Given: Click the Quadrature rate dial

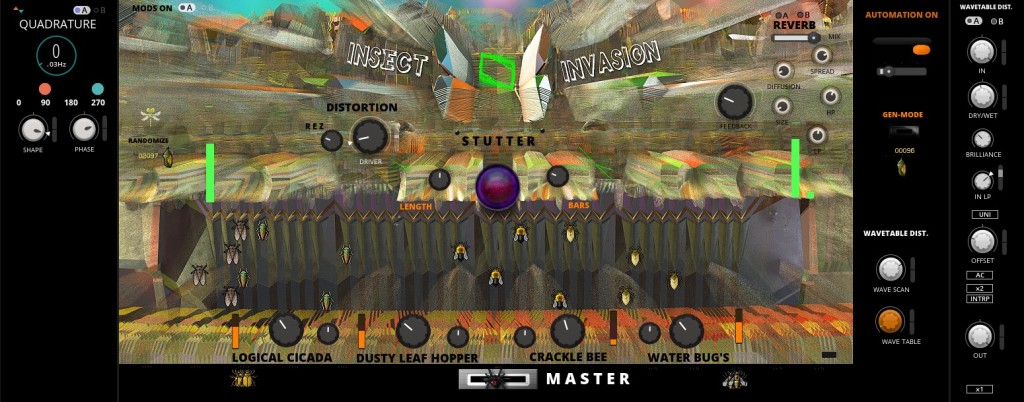Looking at the screenshot, I should (x=56, y=56).
